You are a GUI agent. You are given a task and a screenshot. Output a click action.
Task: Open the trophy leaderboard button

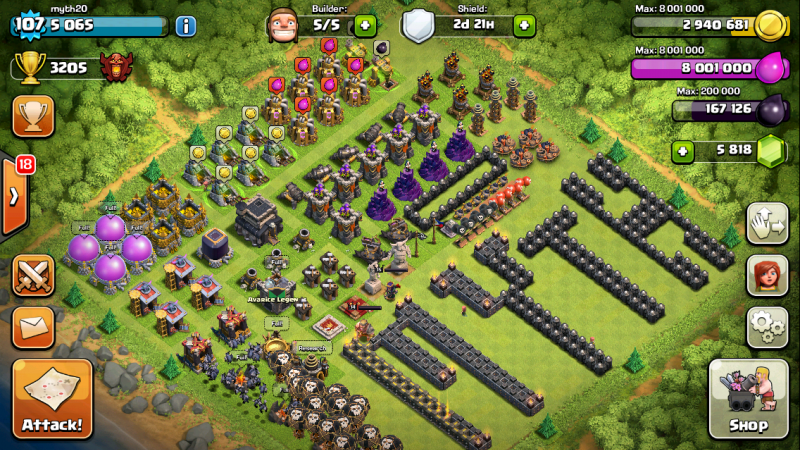click(33, 116)
